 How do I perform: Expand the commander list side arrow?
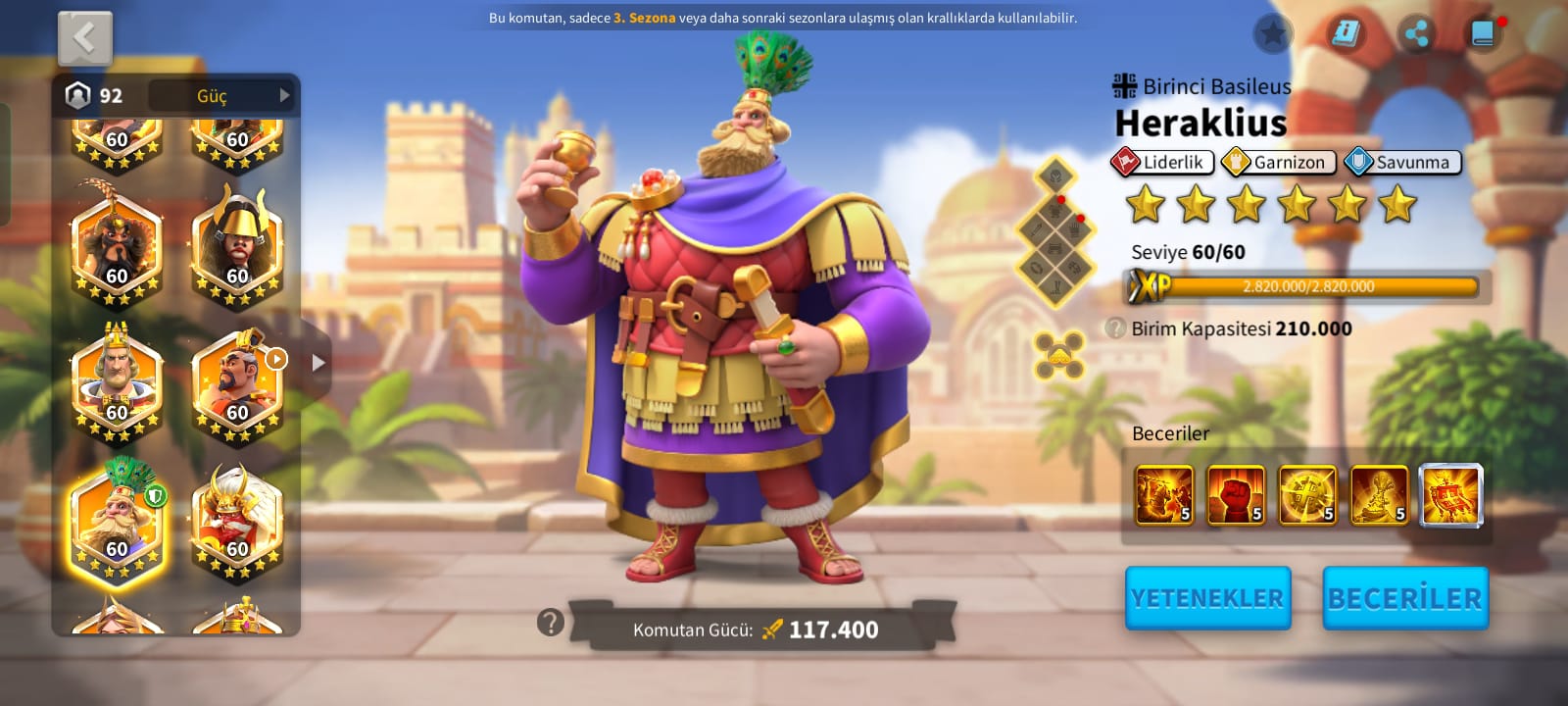[318, 362]
